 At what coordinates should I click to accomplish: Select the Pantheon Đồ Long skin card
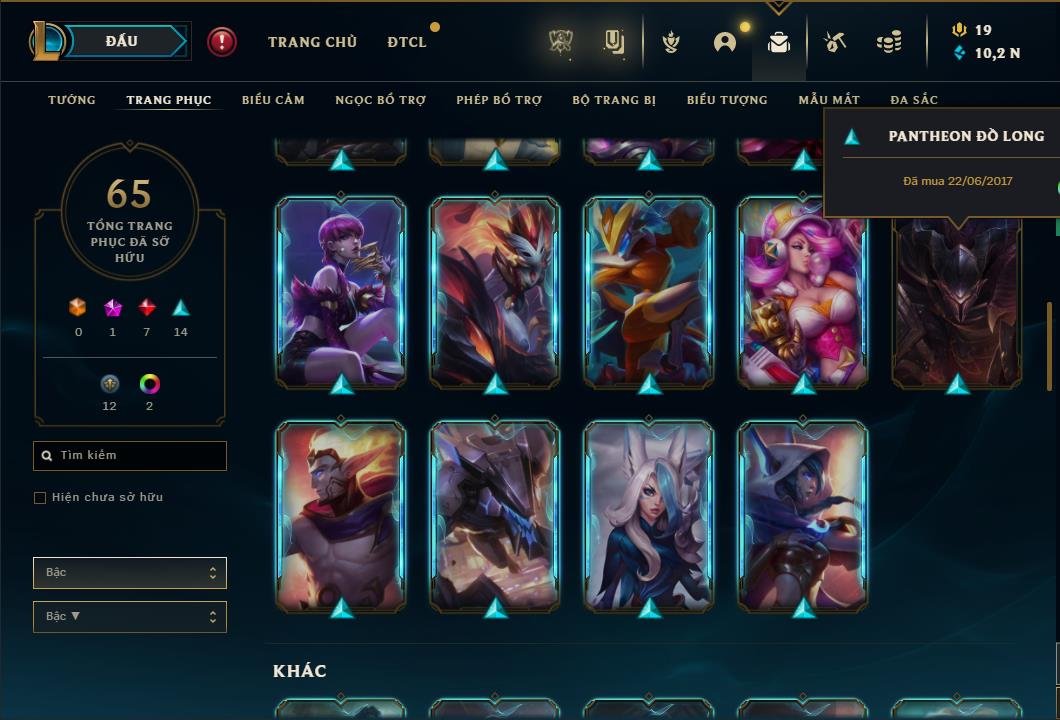pos(957,300)
